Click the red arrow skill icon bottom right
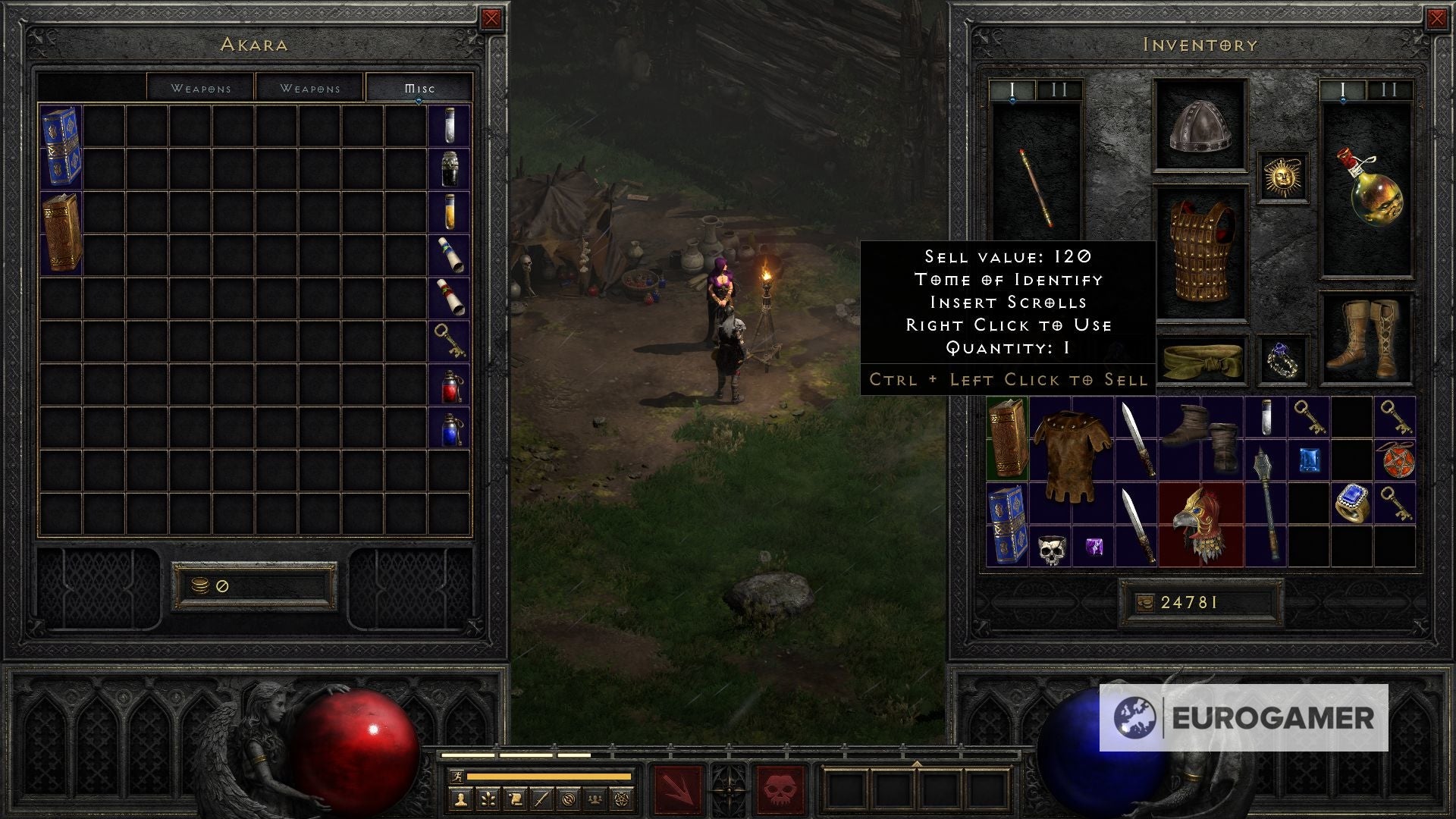 tap(677, 786)
